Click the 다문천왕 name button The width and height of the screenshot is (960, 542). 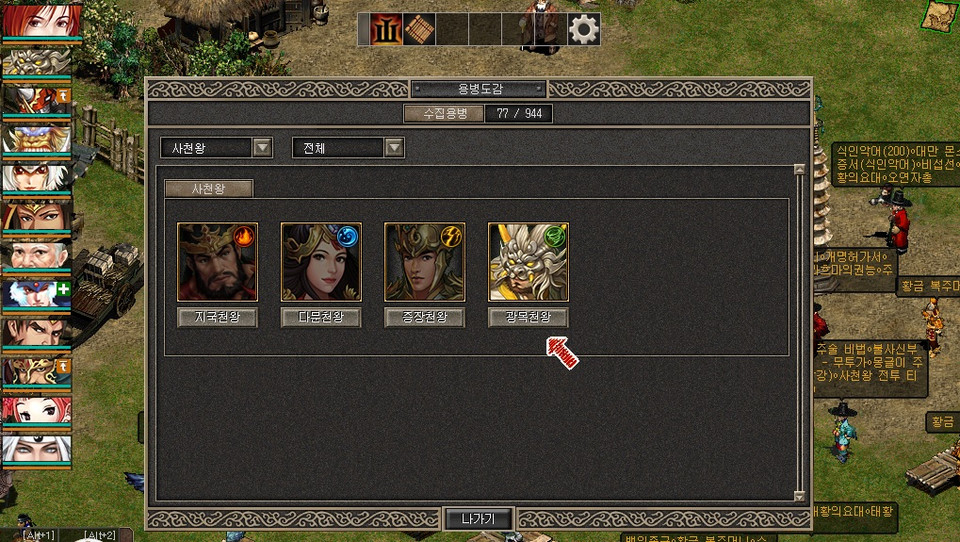(x=321, y=317)
